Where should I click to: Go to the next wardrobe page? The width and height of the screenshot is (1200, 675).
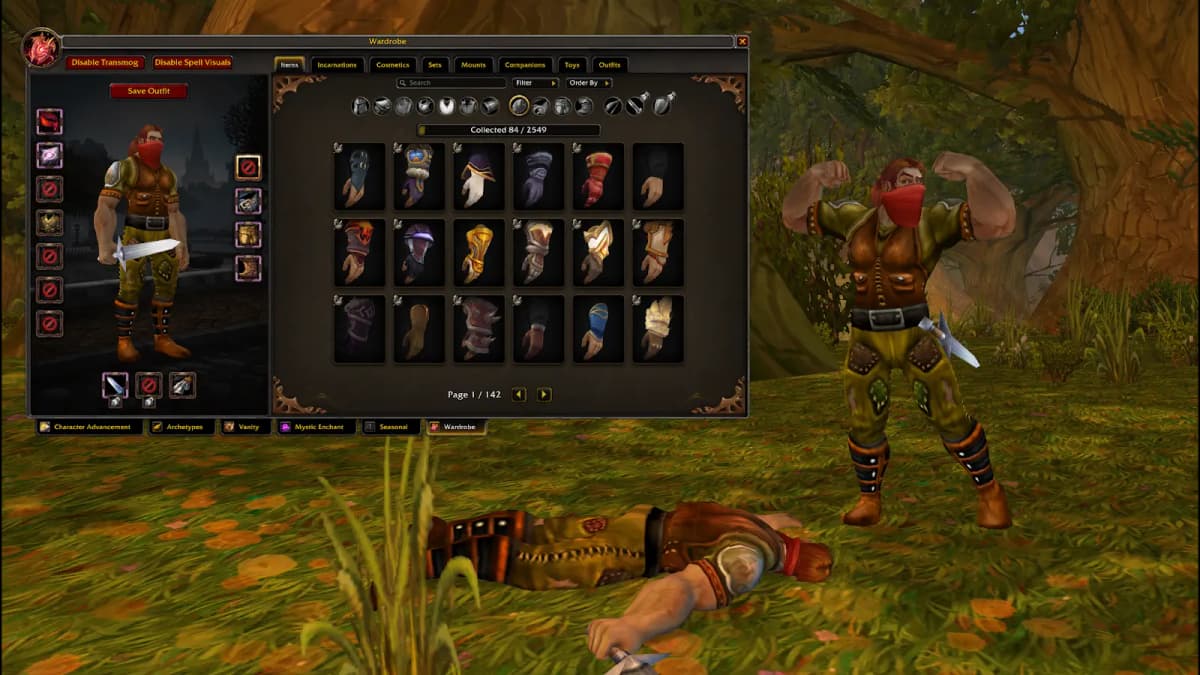544,395
